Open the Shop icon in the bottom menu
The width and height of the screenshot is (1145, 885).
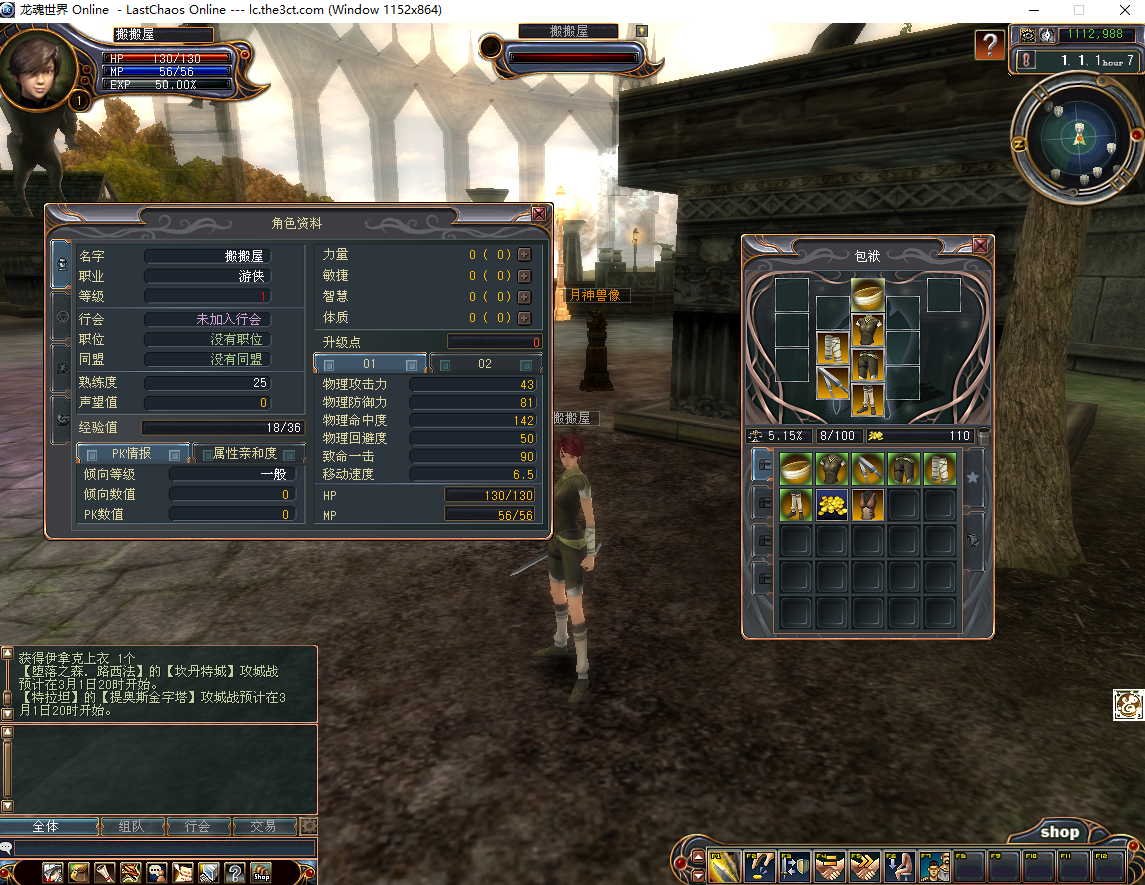pyautogui.click(x=260, y=872)
